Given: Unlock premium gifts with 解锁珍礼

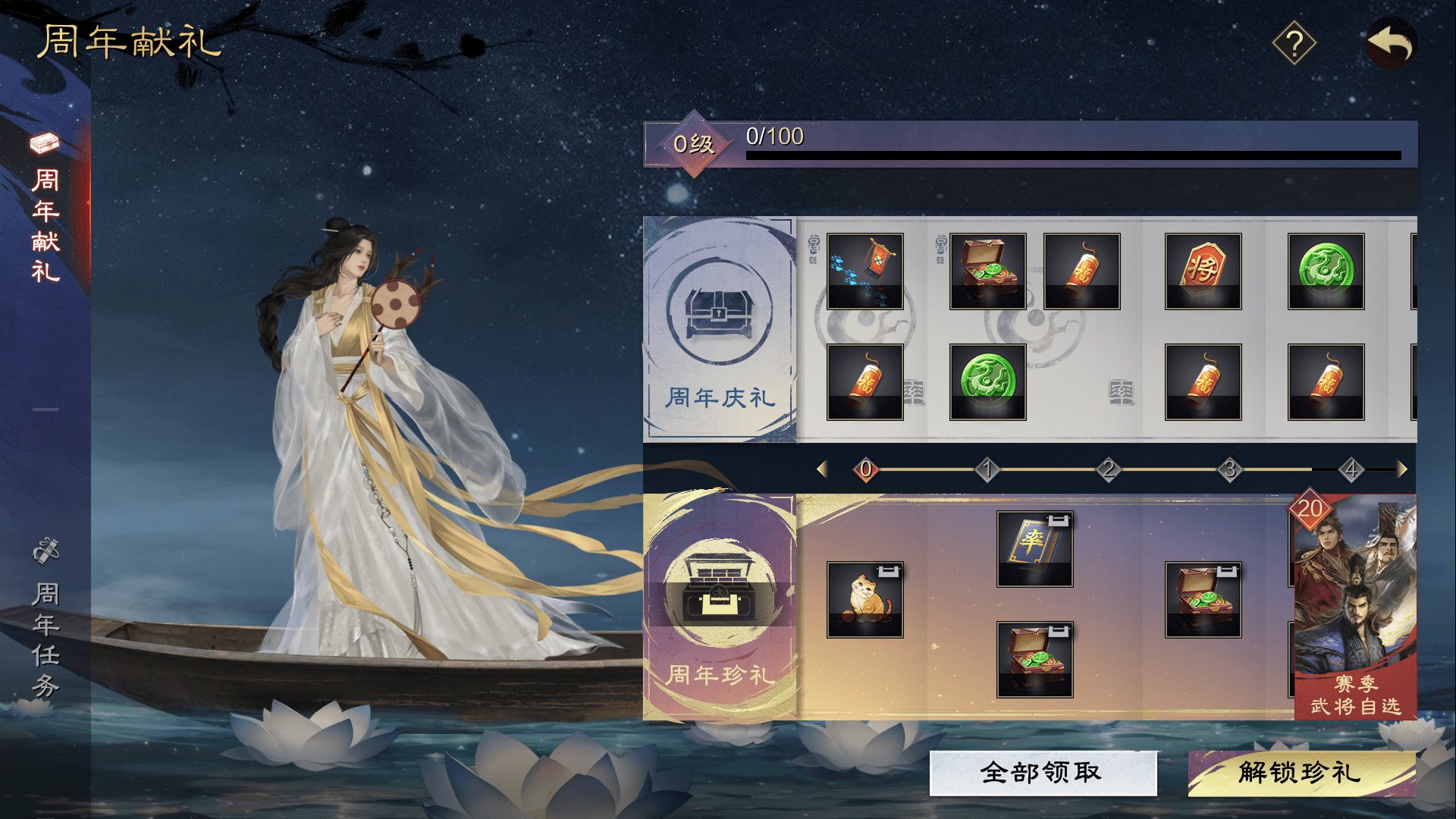Looking at the screenshot, I should (x=1301, y=773).
